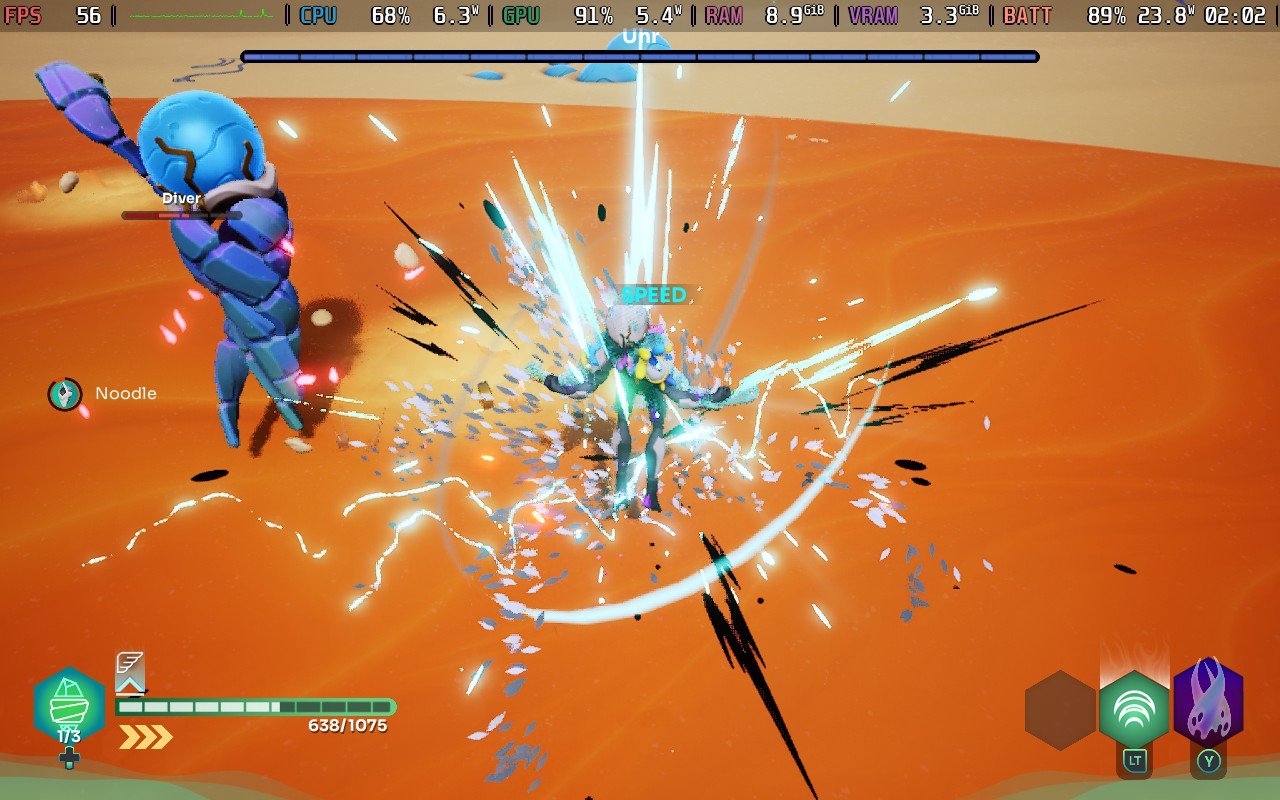Click the Noodle companion icon

coord(65,394)
